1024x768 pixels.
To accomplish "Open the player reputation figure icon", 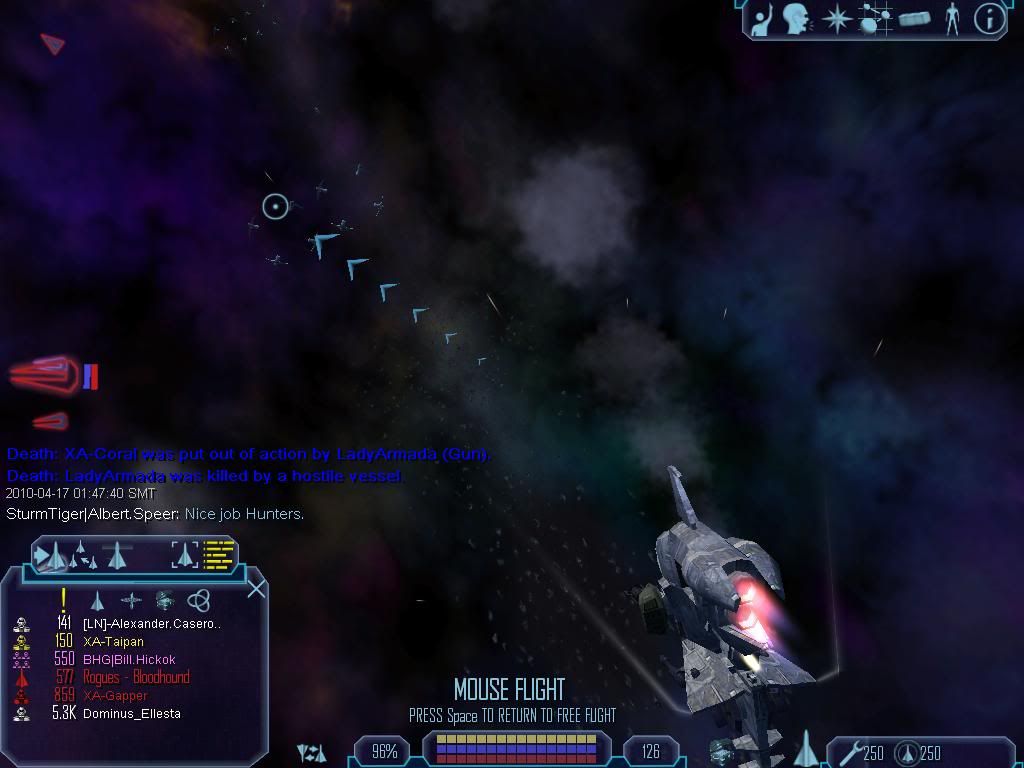I will [952, 19].
